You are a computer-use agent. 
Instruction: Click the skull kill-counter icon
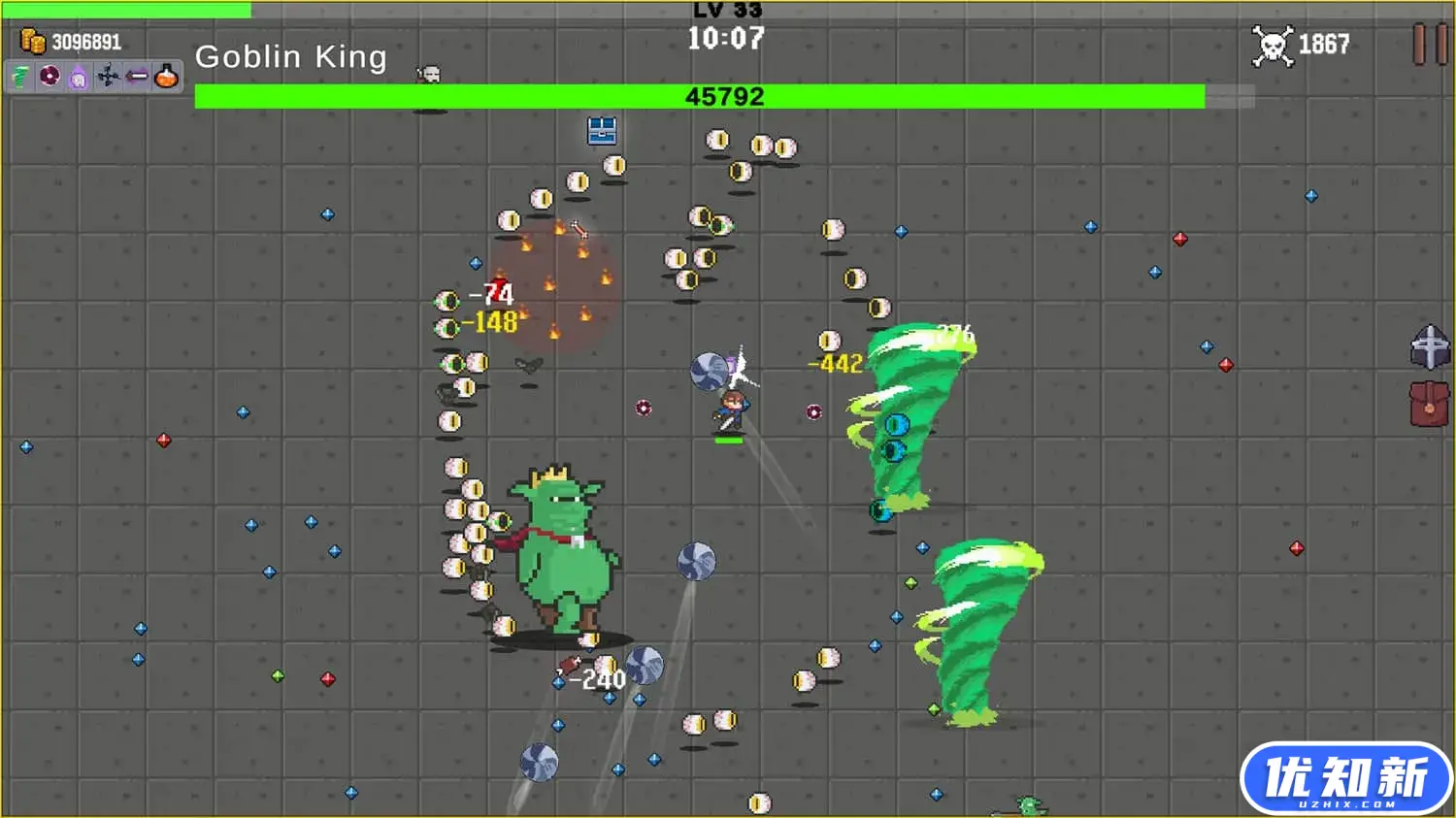point(1273,43)
